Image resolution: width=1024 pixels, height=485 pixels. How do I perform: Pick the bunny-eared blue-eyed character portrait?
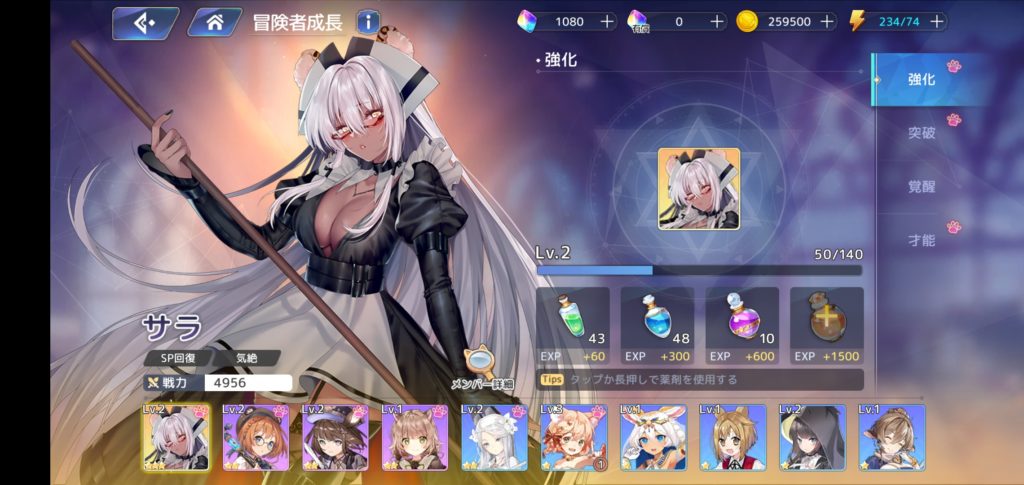coord(653,437)
